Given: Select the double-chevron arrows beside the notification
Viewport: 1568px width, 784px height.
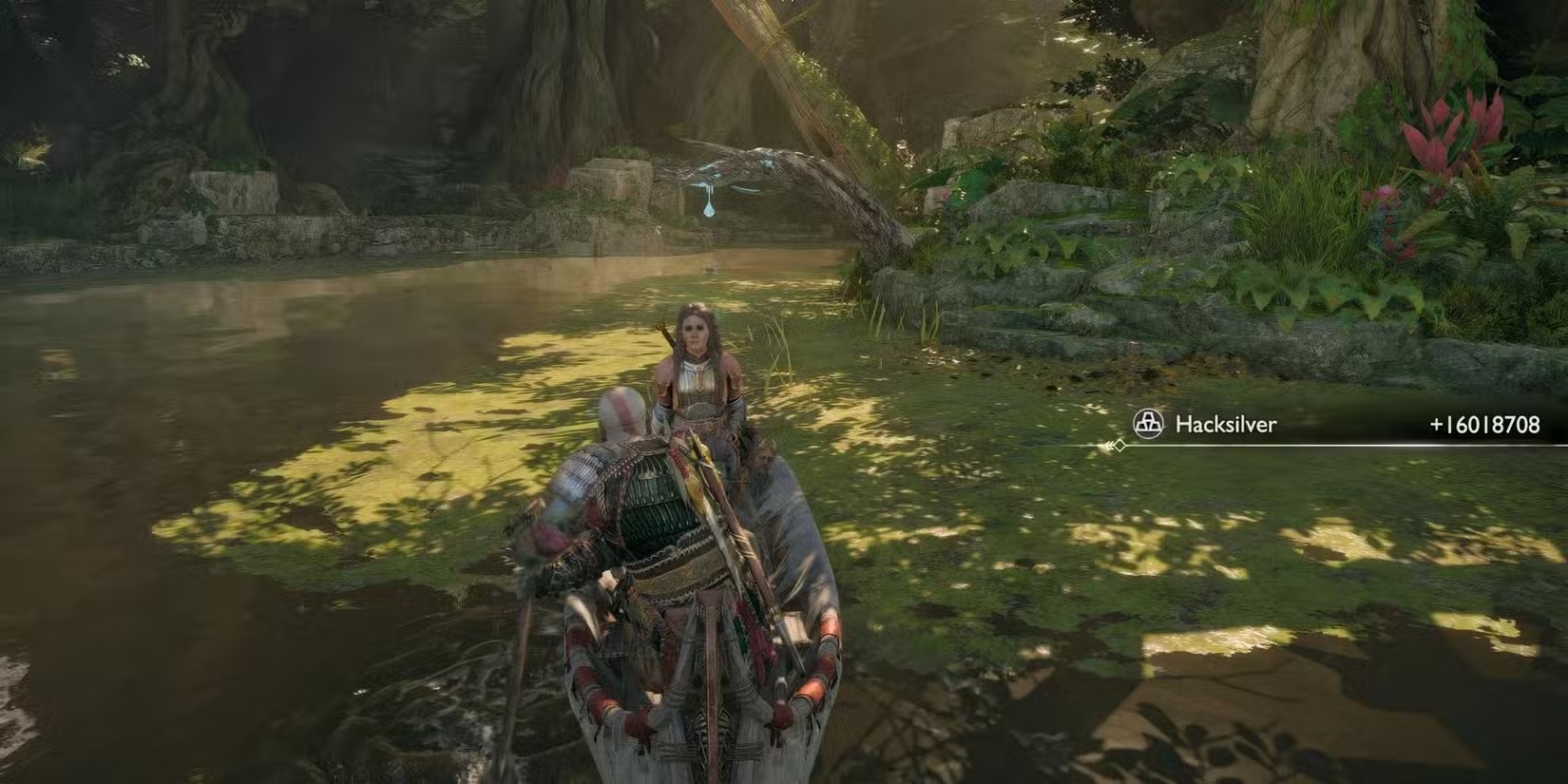Looking at the screenshot, I should click(1108, 445).
